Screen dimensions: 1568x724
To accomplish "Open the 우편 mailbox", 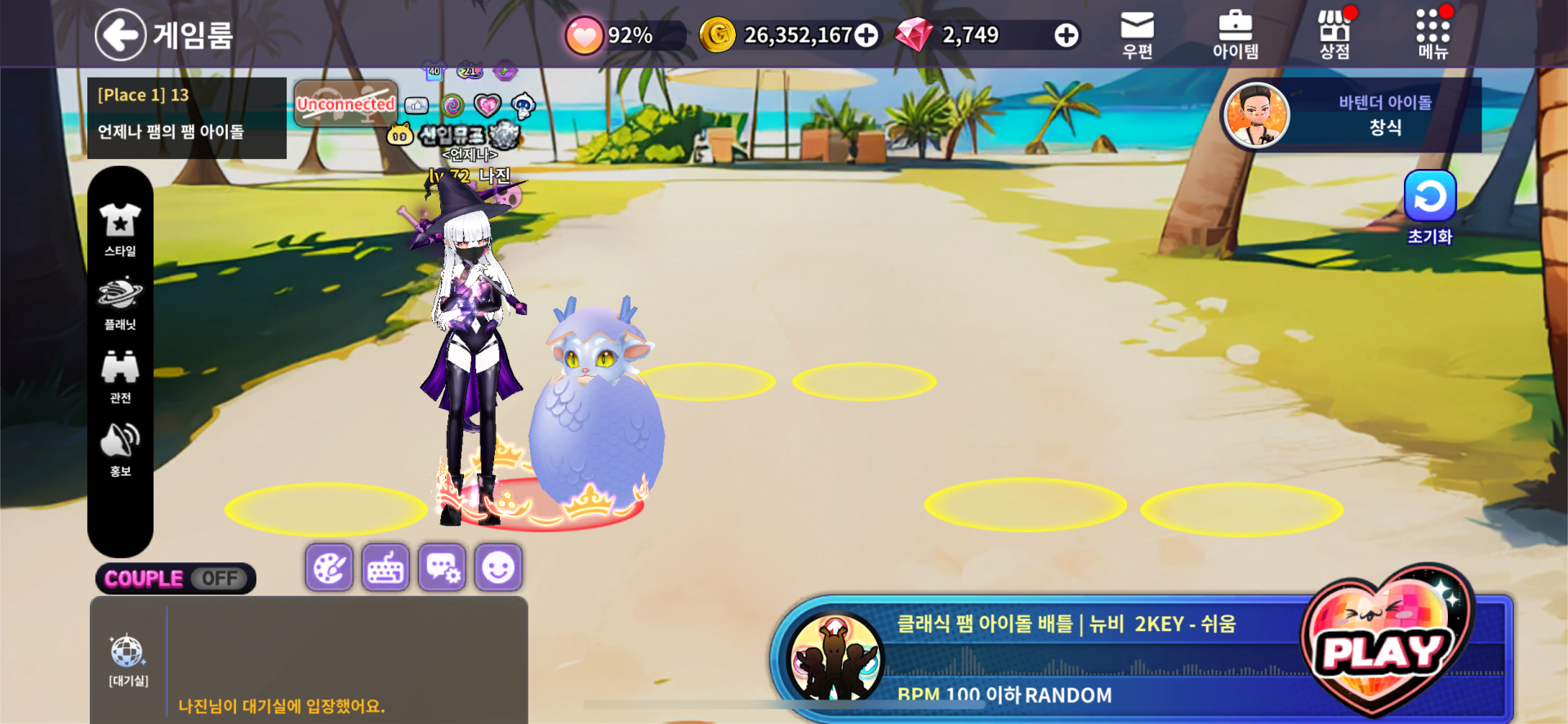I will coord(1137,34).
